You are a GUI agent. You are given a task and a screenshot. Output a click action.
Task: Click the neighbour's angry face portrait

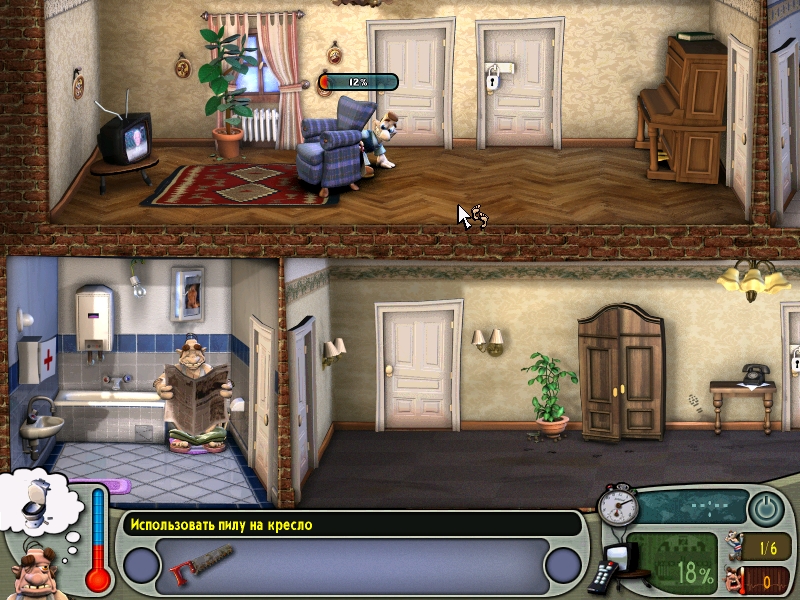(36, 572)
